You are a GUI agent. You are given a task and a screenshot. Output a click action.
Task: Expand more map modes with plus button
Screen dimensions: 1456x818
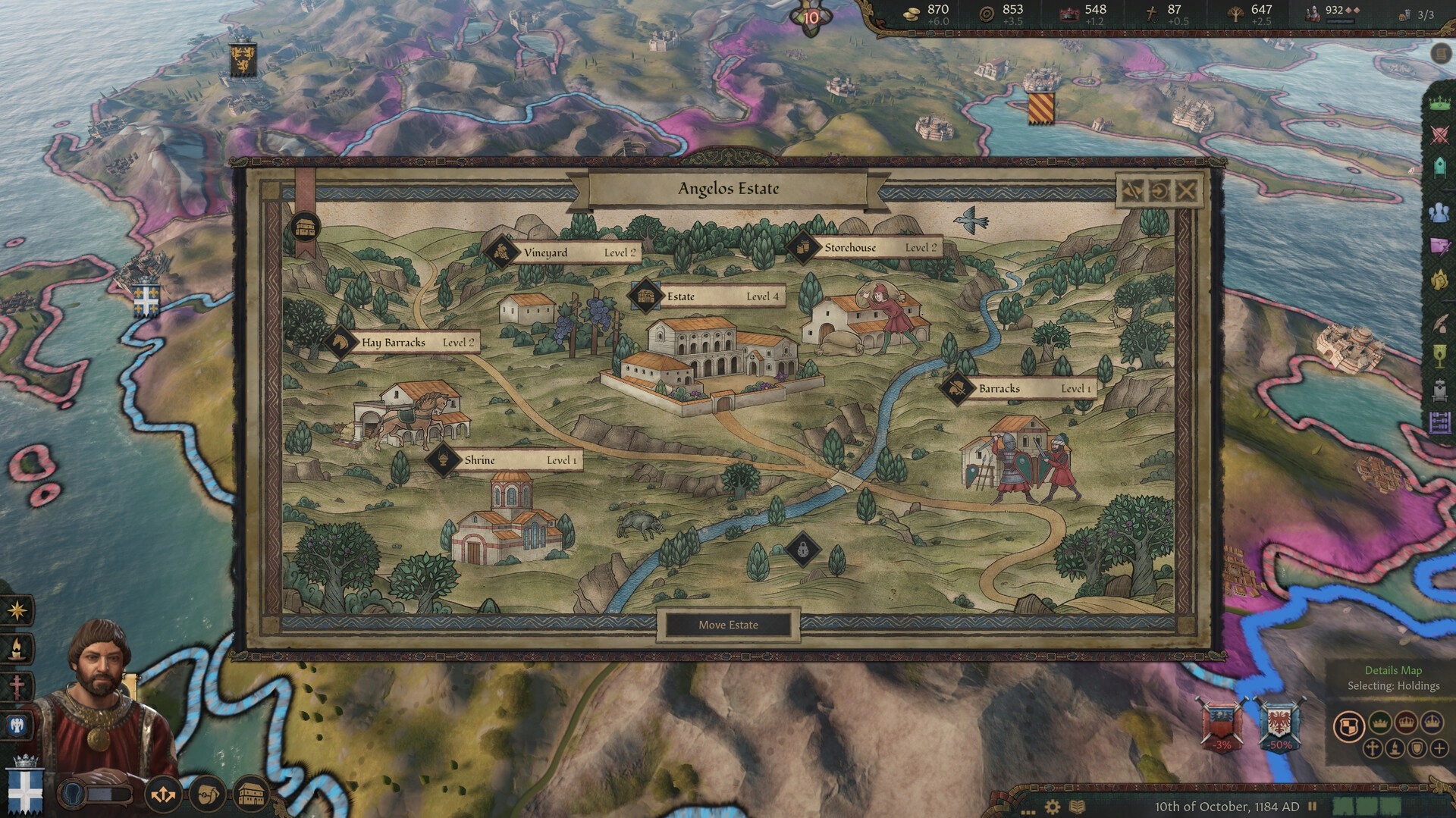[1439, 749]
